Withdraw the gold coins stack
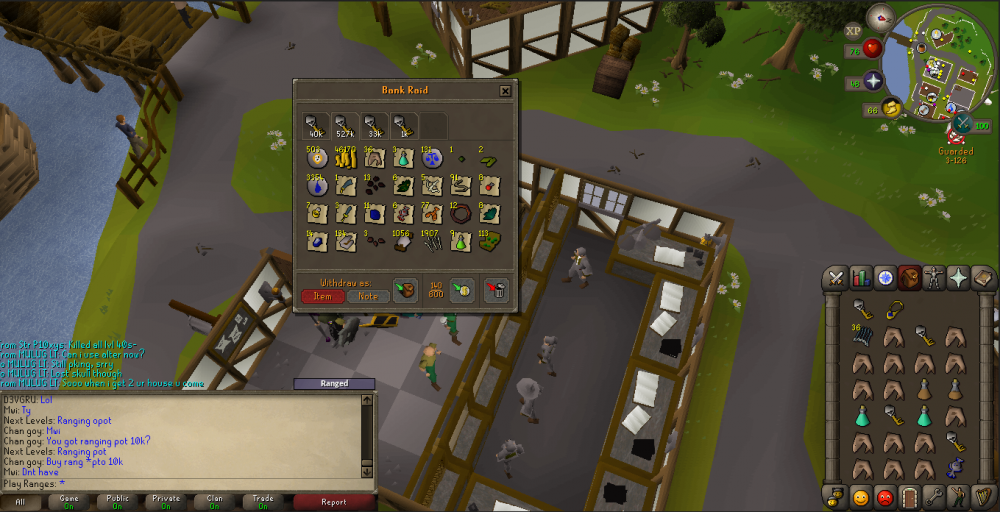The image size is (1000, 512). 345,158
